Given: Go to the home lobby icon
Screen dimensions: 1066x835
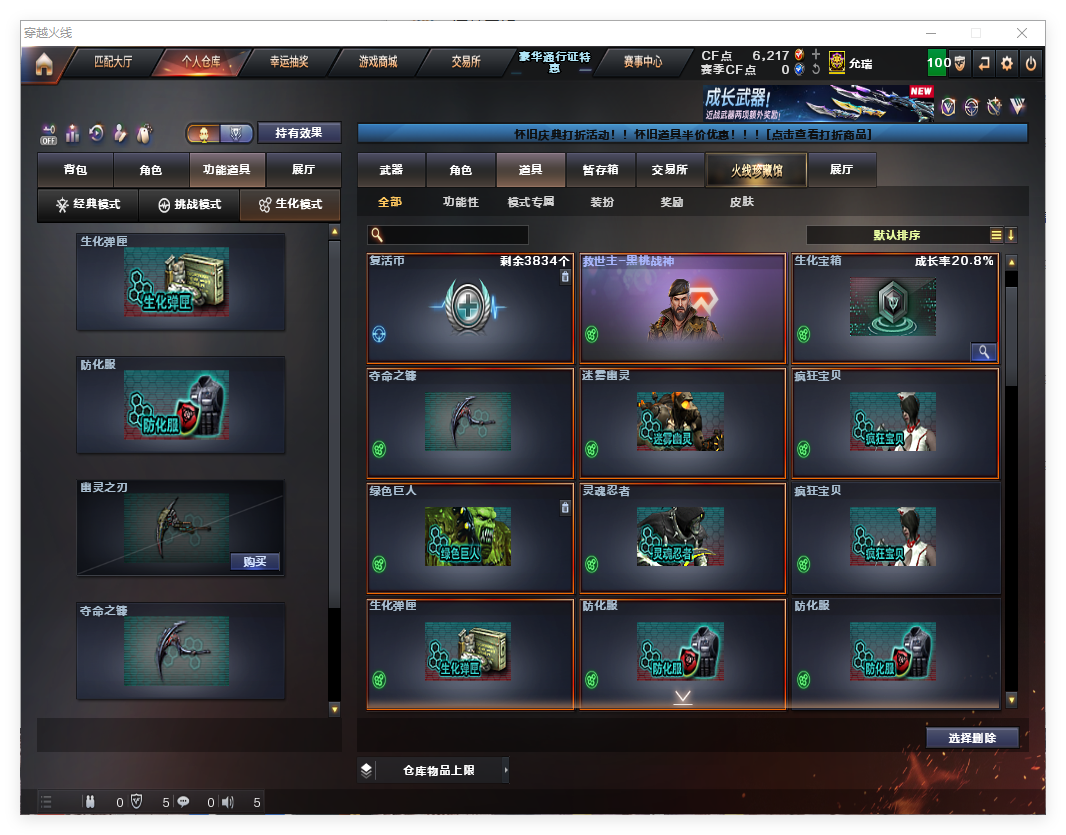Looking at the screenshot, I should (x=43, y=63).
